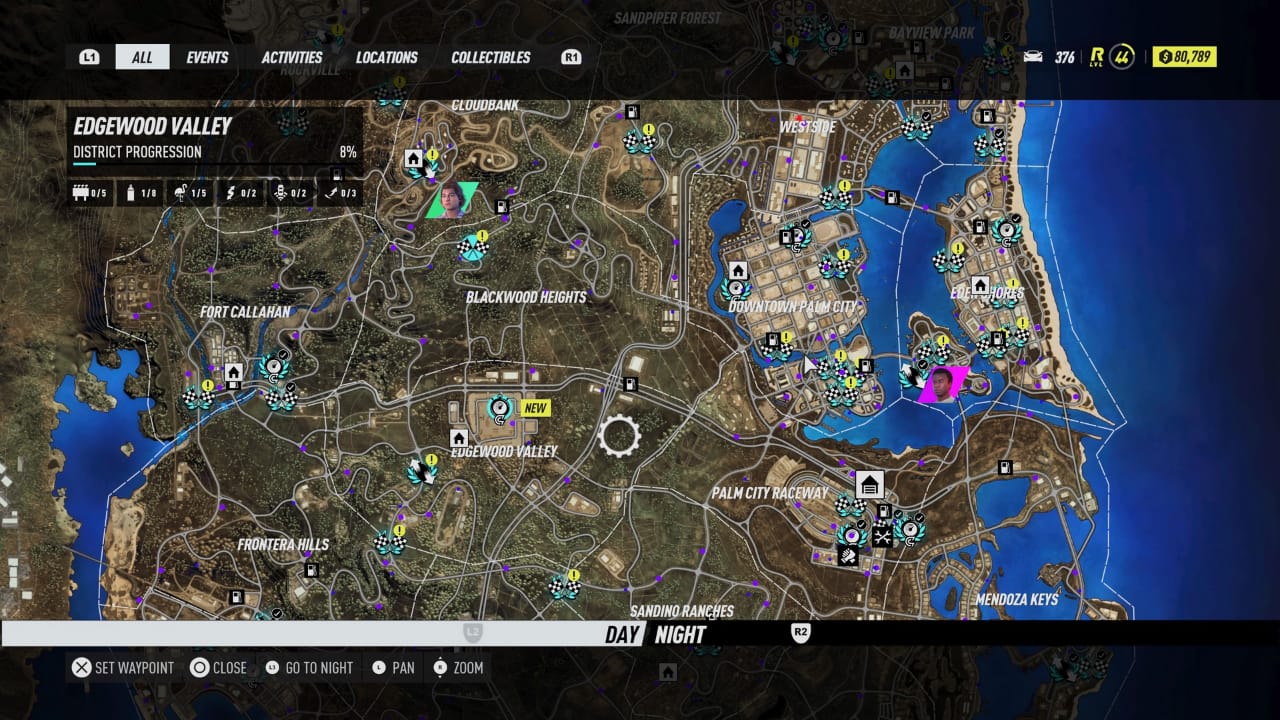
Task: Select the Edgewood Valley safe house icon
Action: 458,437
